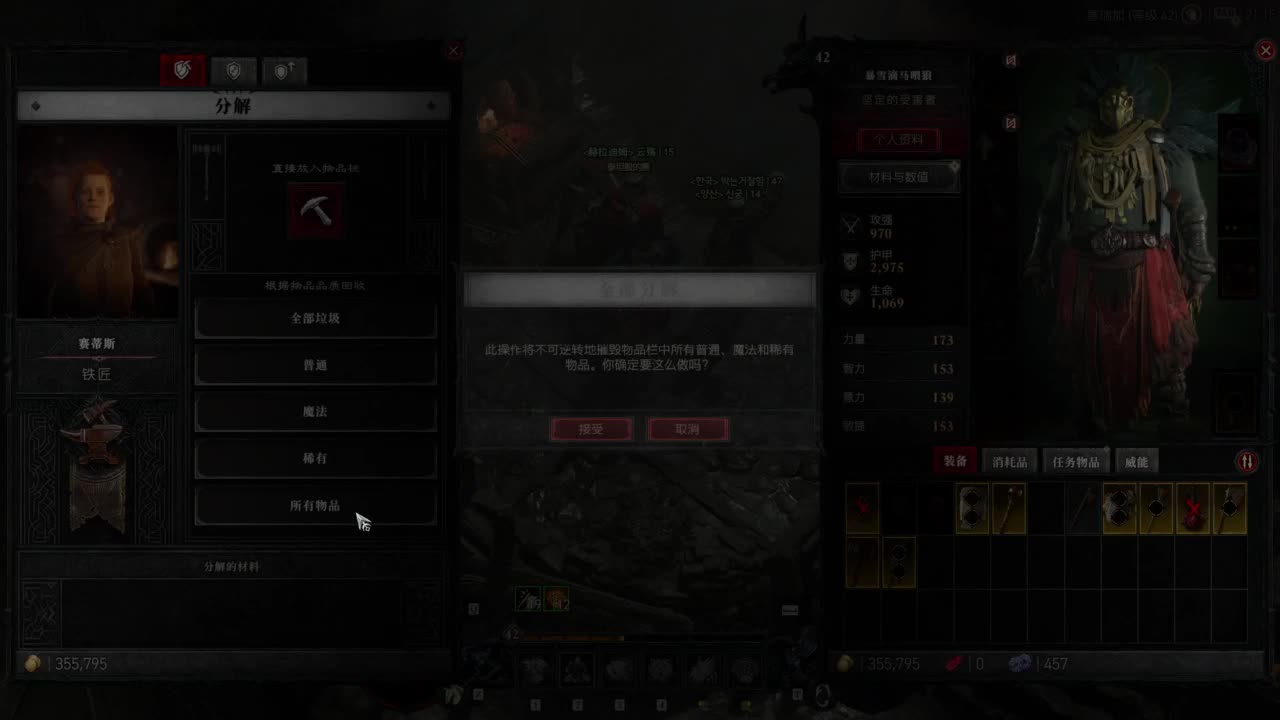The image size is (1280, 720).
Task: Switch to the repair tab with the shield icon
Action: point(234,70)
